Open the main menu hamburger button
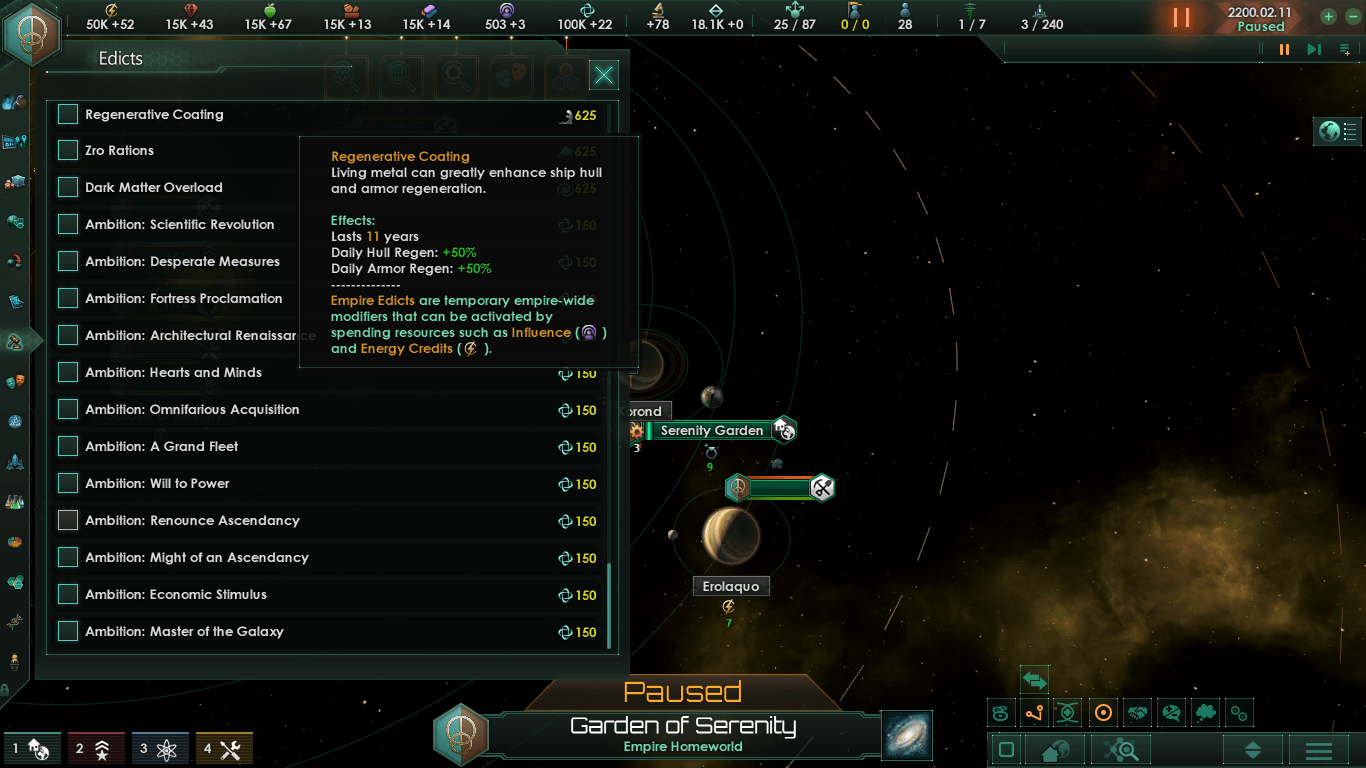 [1318, 751]
